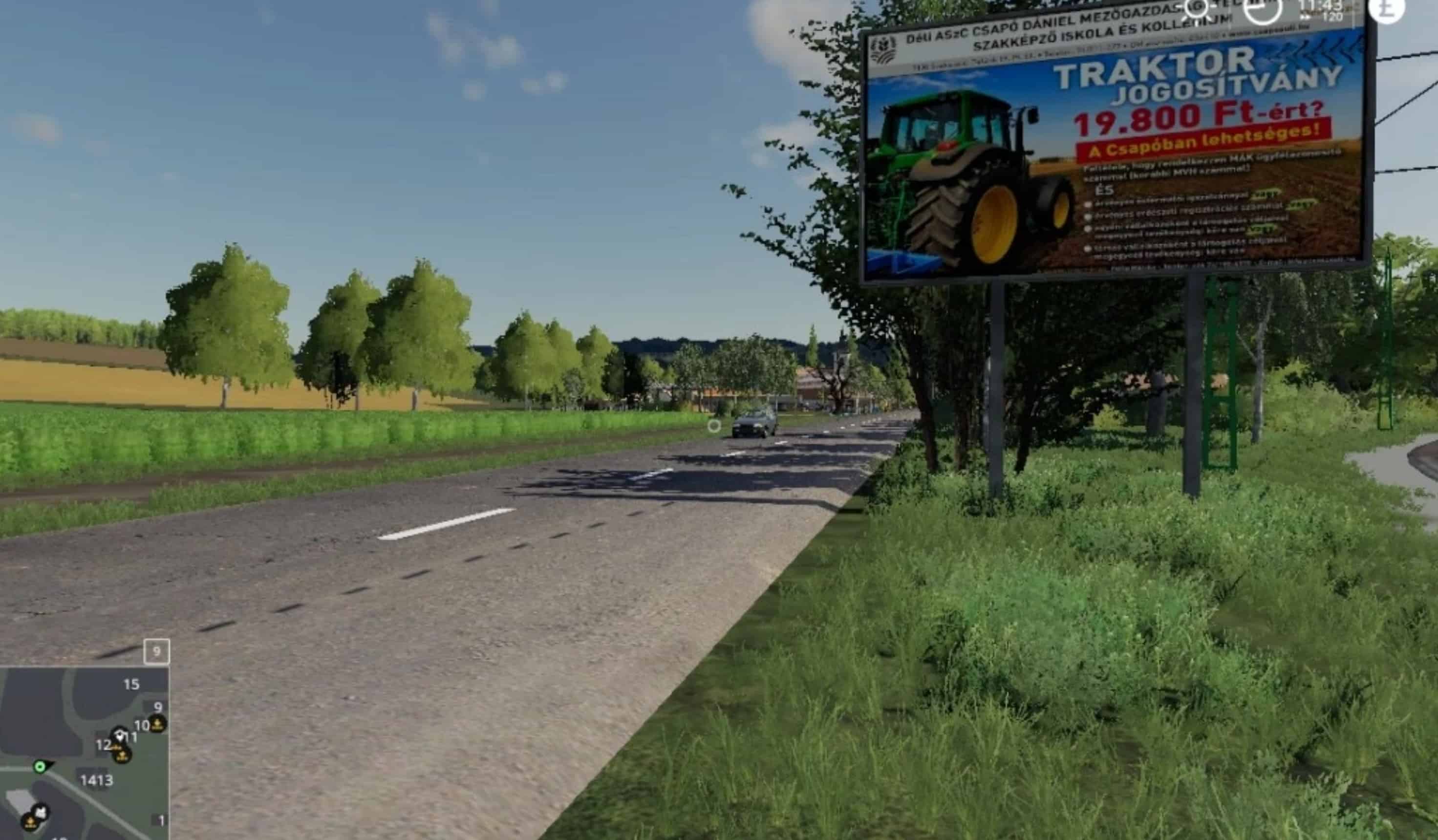Click the green player position arrow
1438x840 pixels.
click(40, 766)
